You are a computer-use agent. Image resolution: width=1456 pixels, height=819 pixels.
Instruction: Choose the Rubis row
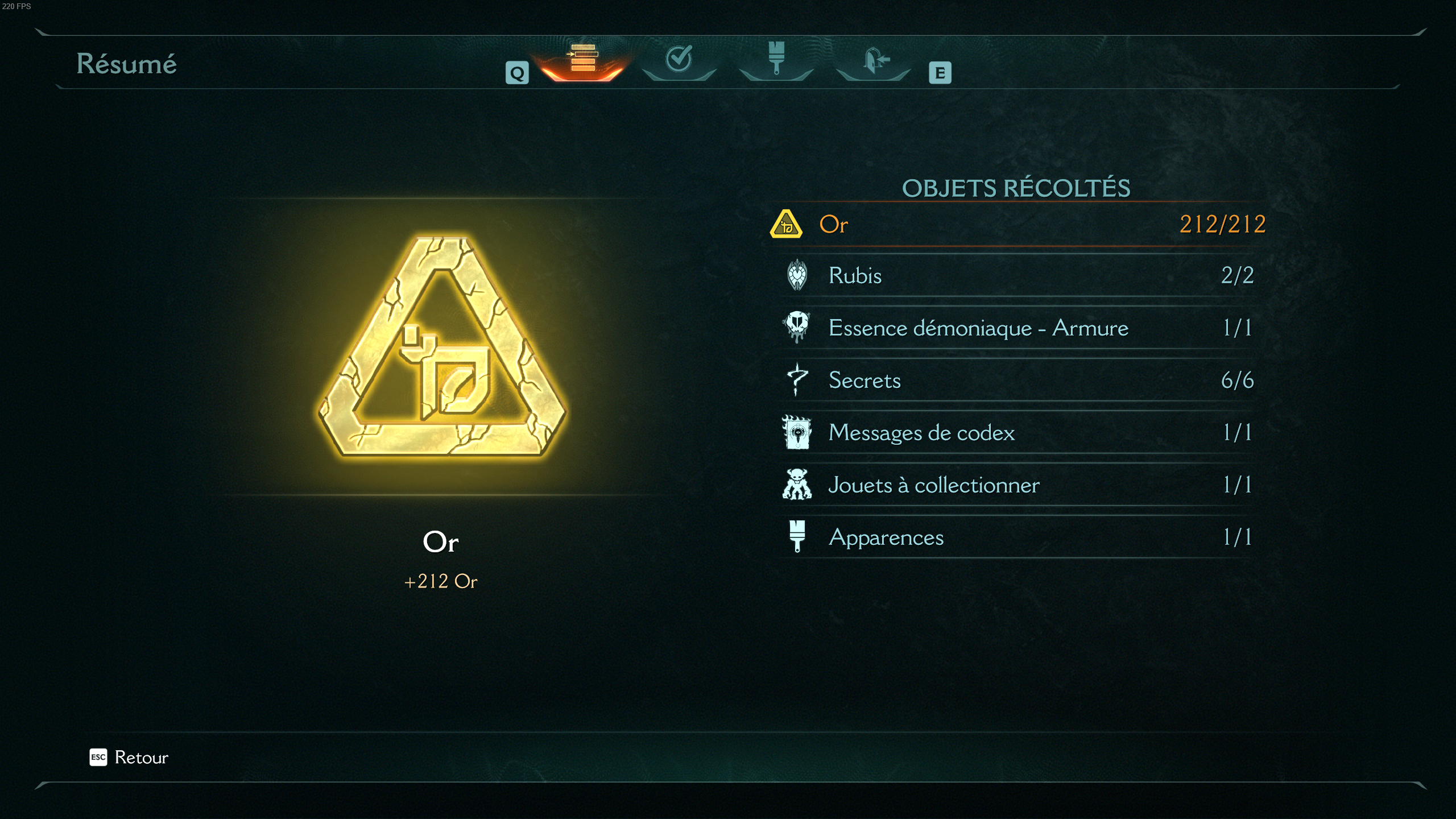pos(1017,276)
